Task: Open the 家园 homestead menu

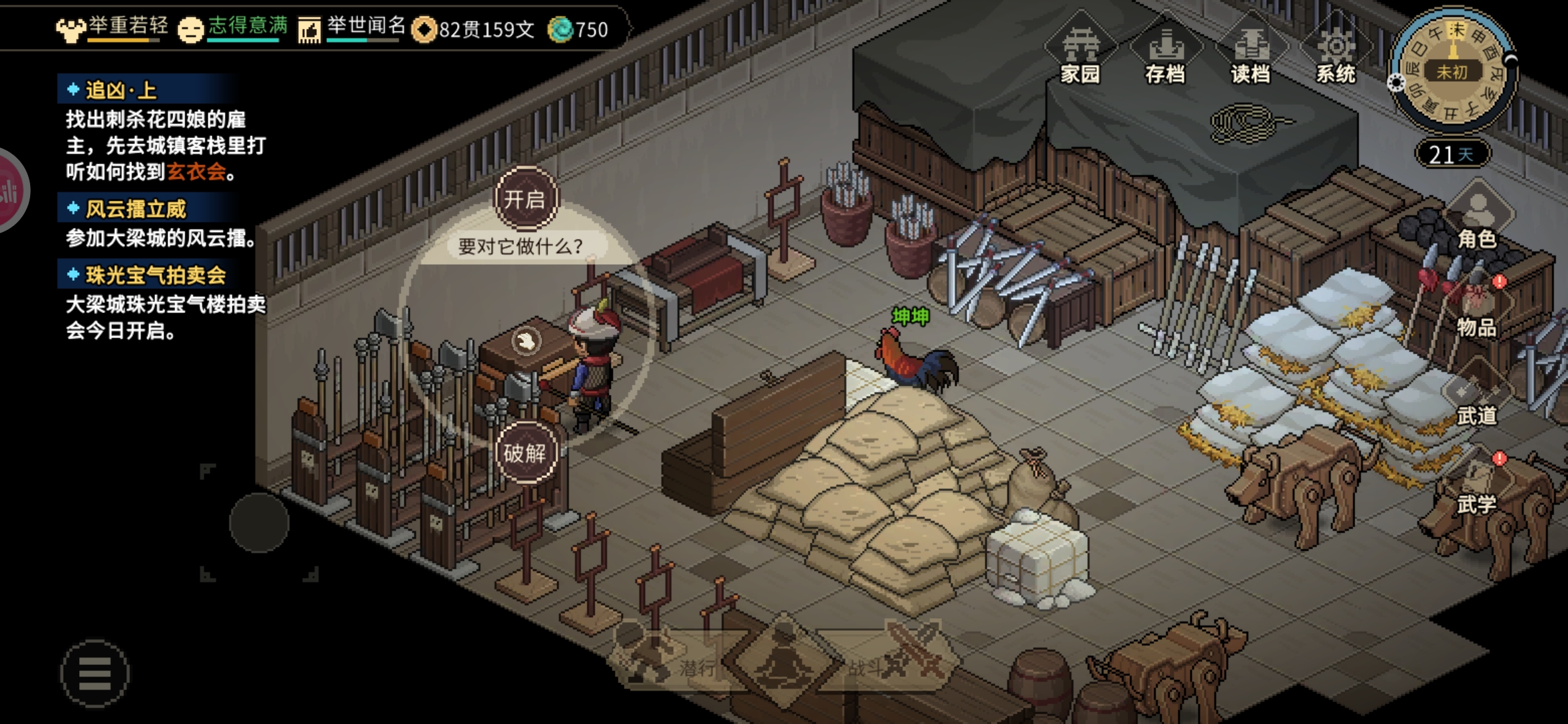Action: [x=1080, y=55]
